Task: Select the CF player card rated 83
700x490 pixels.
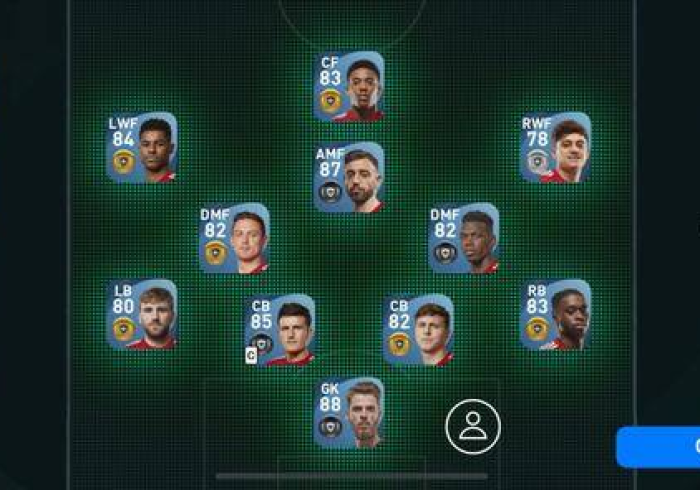Action: point(348,86)
